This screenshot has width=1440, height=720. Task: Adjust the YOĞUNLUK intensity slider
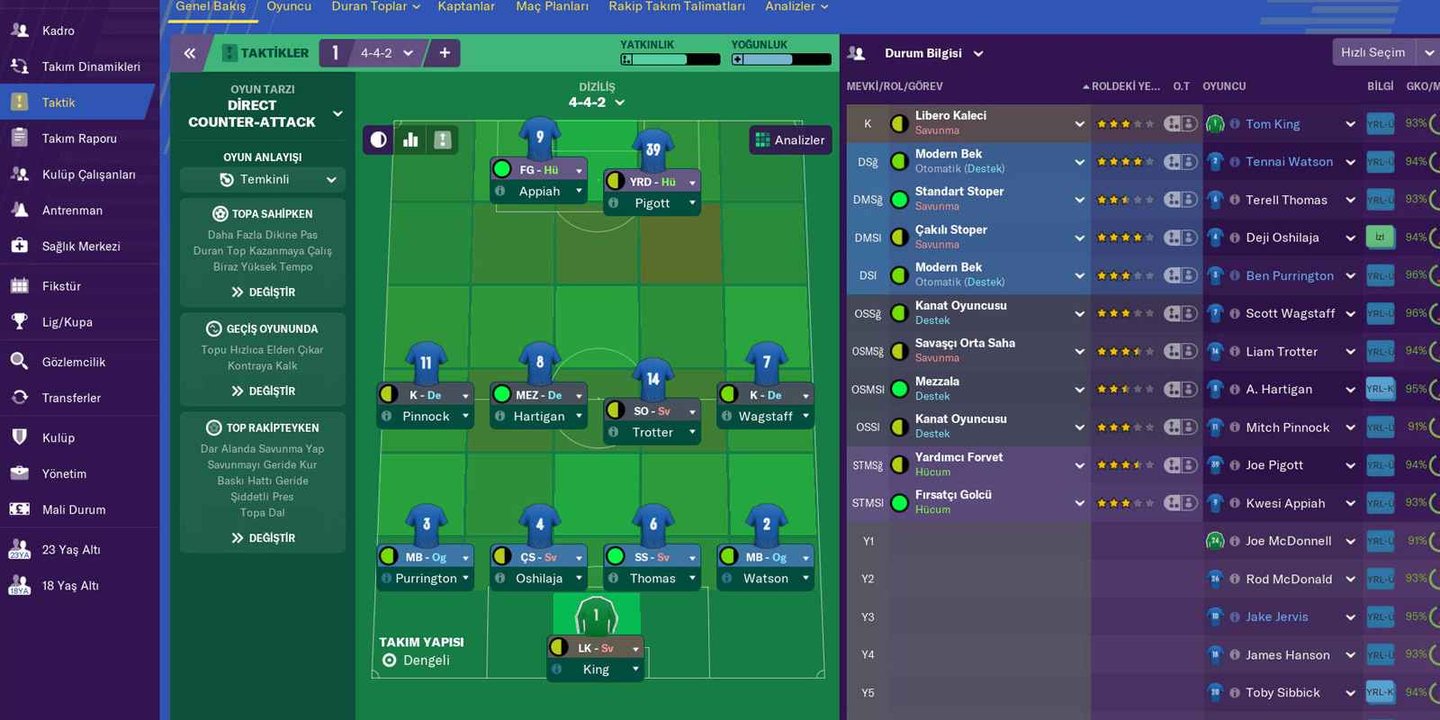point(780,58)
